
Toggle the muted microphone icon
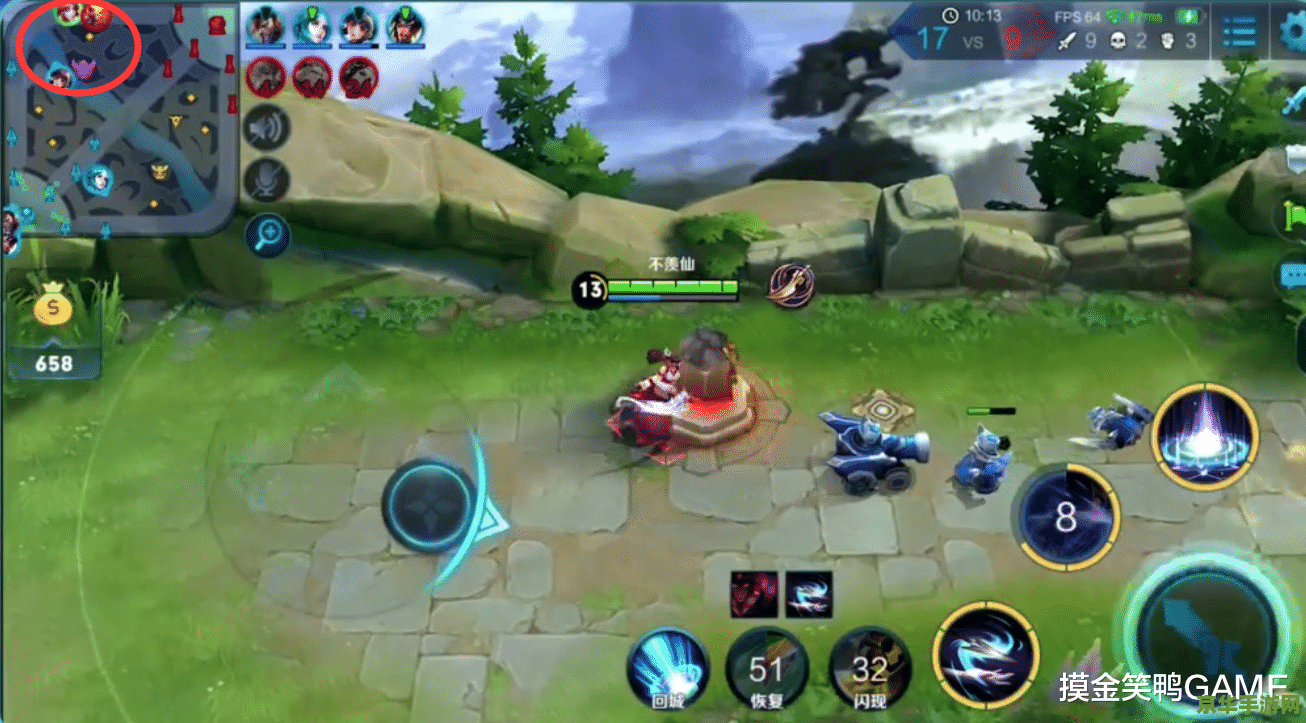[266, 180]
